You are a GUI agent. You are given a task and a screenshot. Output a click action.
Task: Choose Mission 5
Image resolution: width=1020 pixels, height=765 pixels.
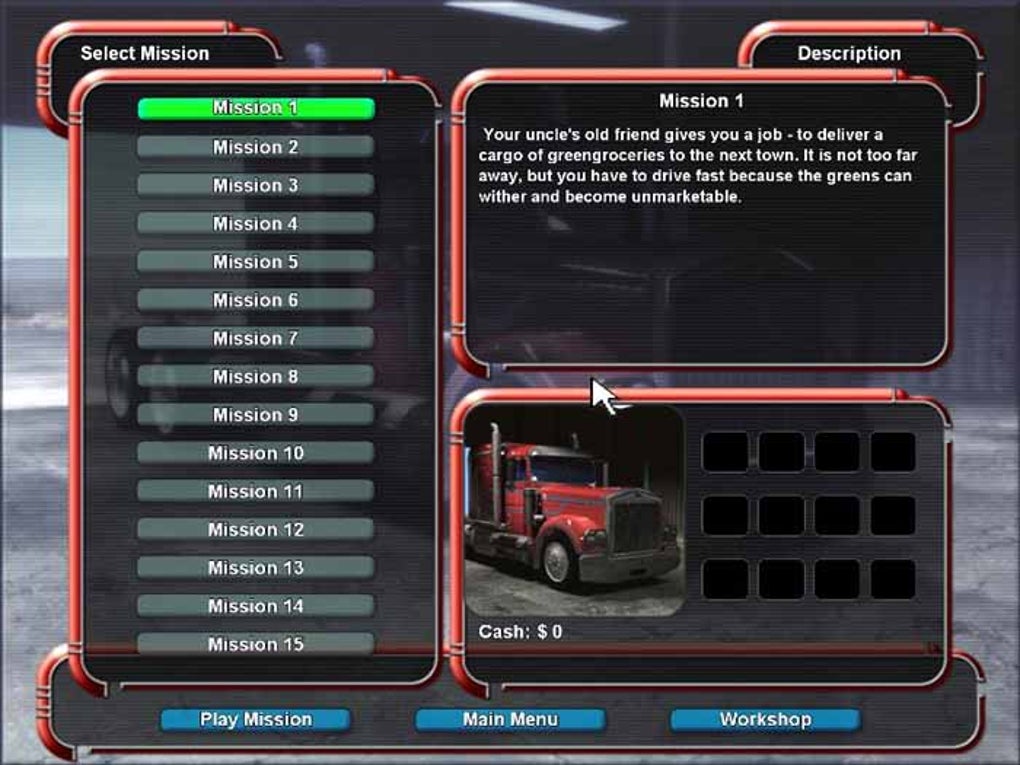pyautogui.click(x=255, y=262)
